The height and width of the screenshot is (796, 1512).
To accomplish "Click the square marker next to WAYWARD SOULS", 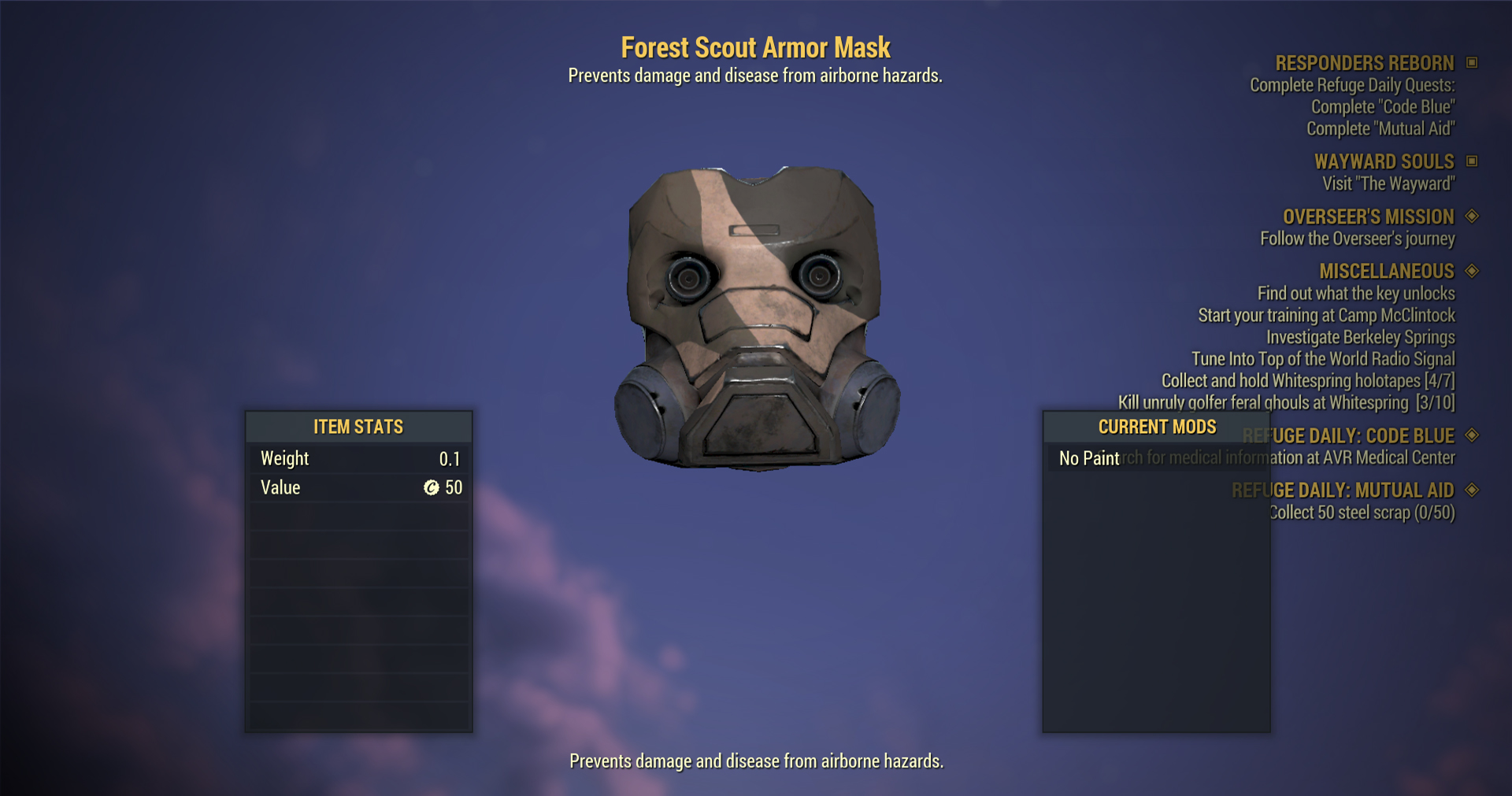I will coord(1472,161).
